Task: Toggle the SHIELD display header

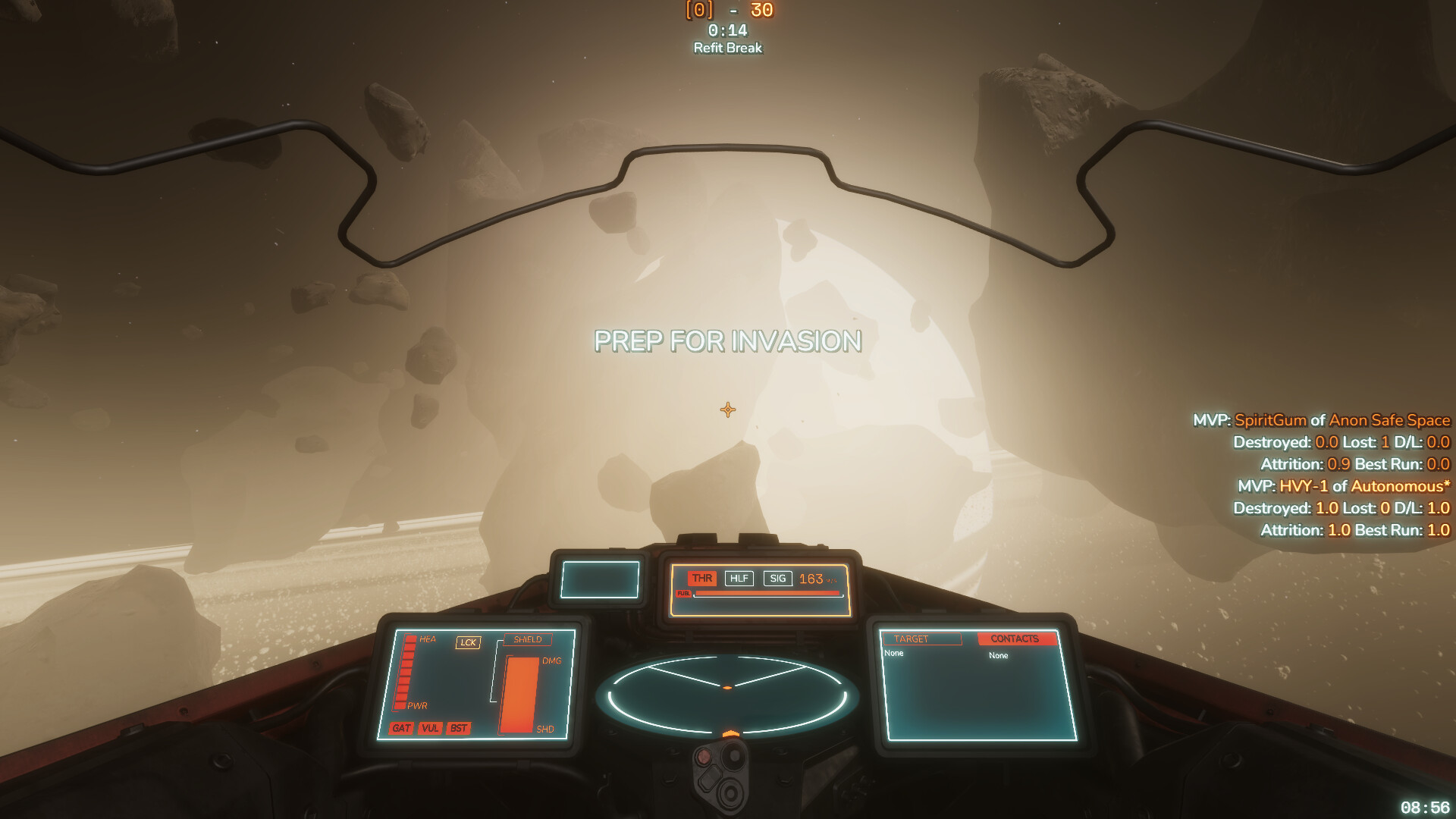Action: click(528, 640)
